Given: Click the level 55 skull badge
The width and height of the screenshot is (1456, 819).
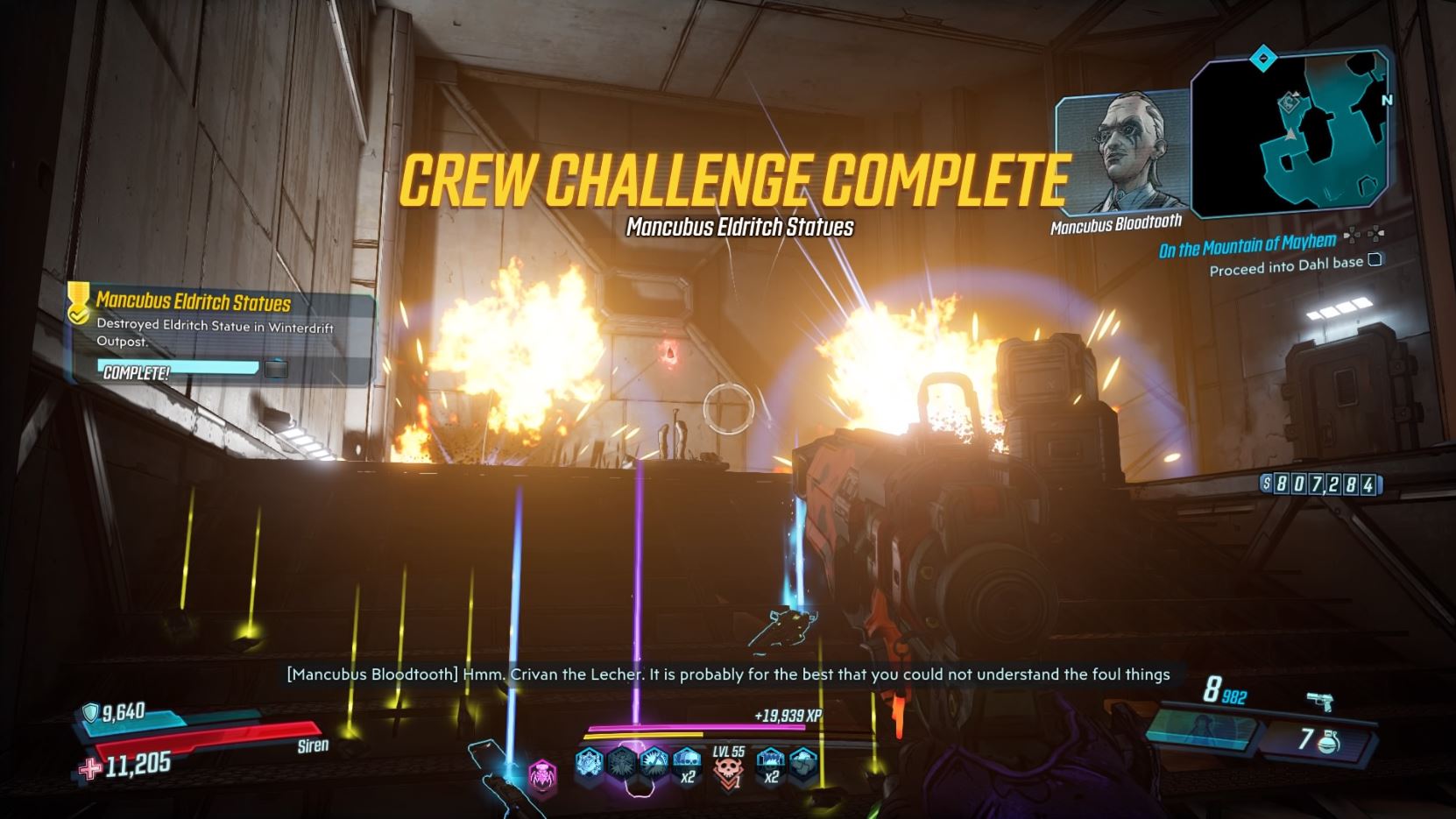Looking at the screenshot, I should 728,768.
